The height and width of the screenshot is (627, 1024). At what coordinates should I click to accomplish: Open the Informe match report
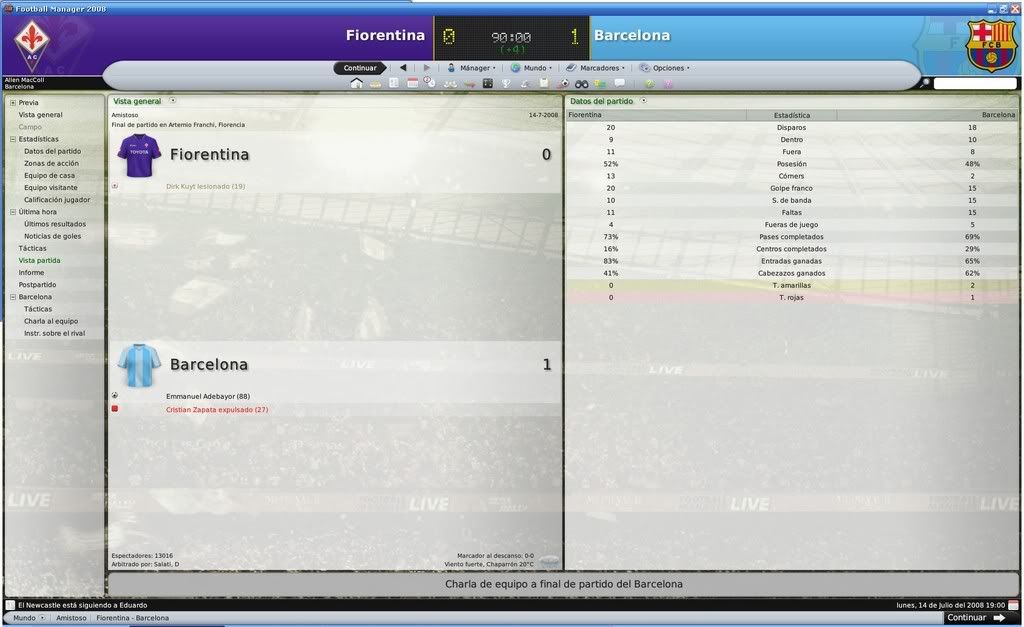[x=31, y=273]
